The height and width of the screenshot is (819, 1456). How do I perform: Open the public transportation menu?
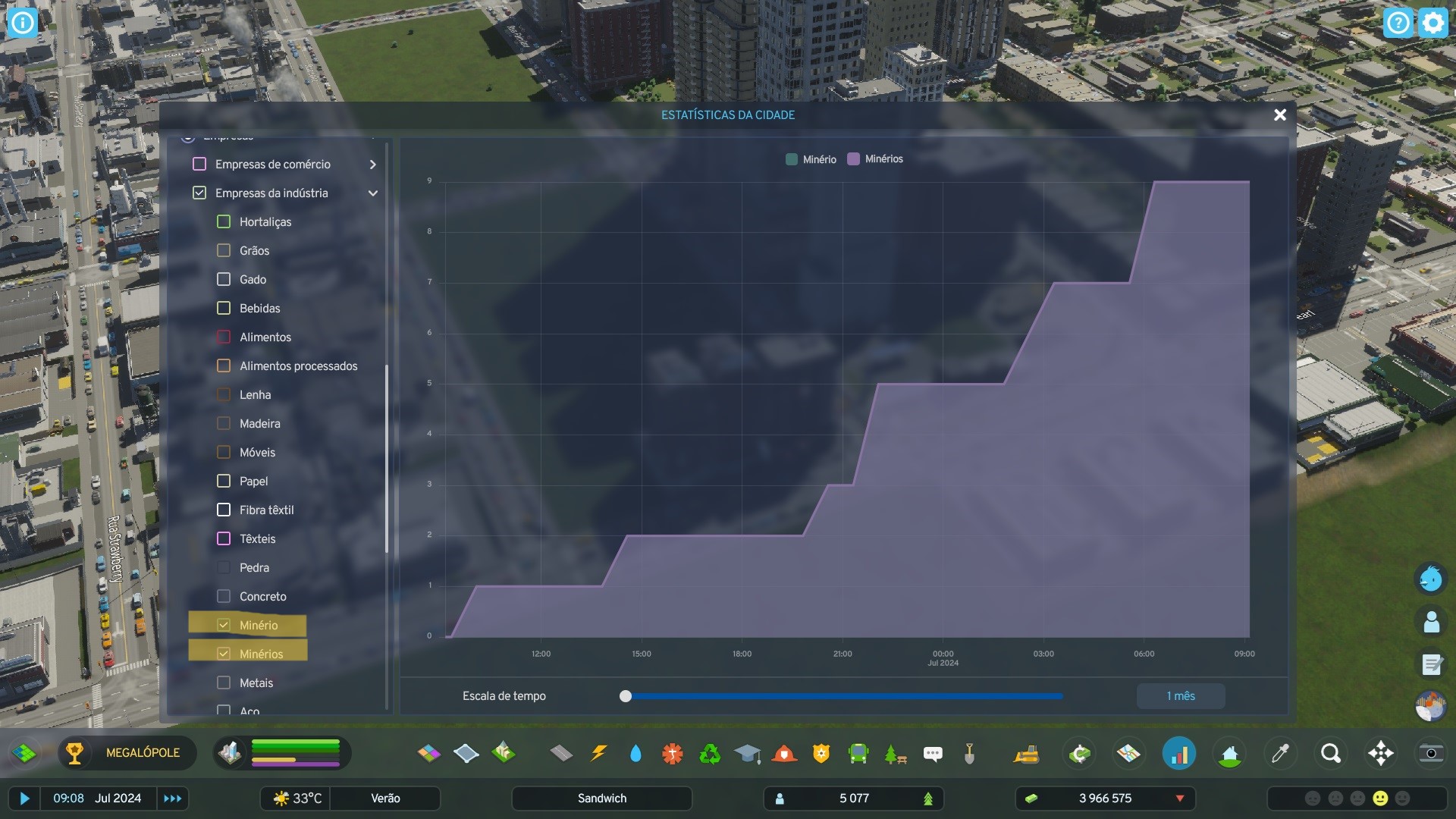pyautogui.click(x=858, y=753)
